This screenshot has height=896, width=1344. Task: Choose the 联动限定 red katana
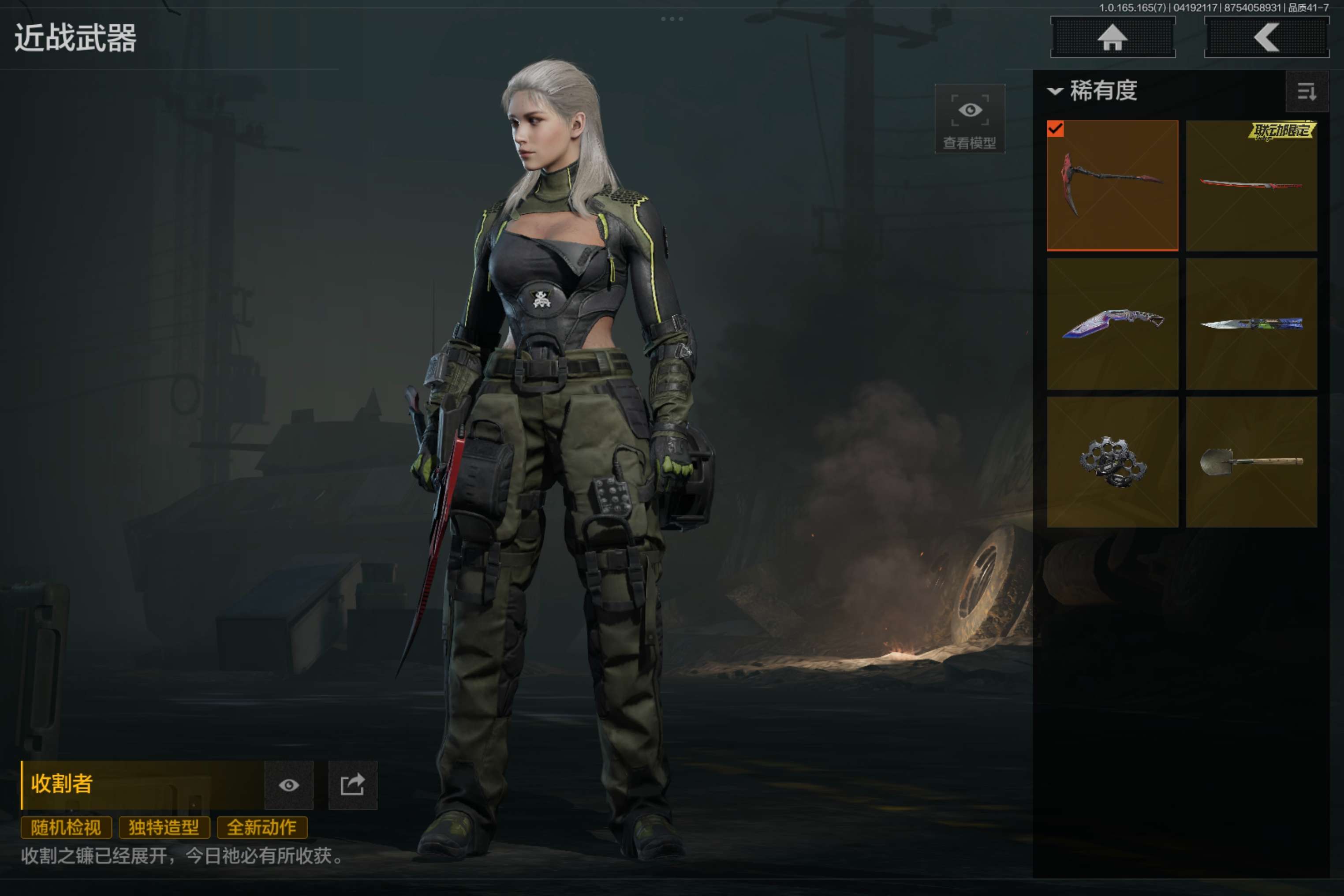pos(1251,186)
